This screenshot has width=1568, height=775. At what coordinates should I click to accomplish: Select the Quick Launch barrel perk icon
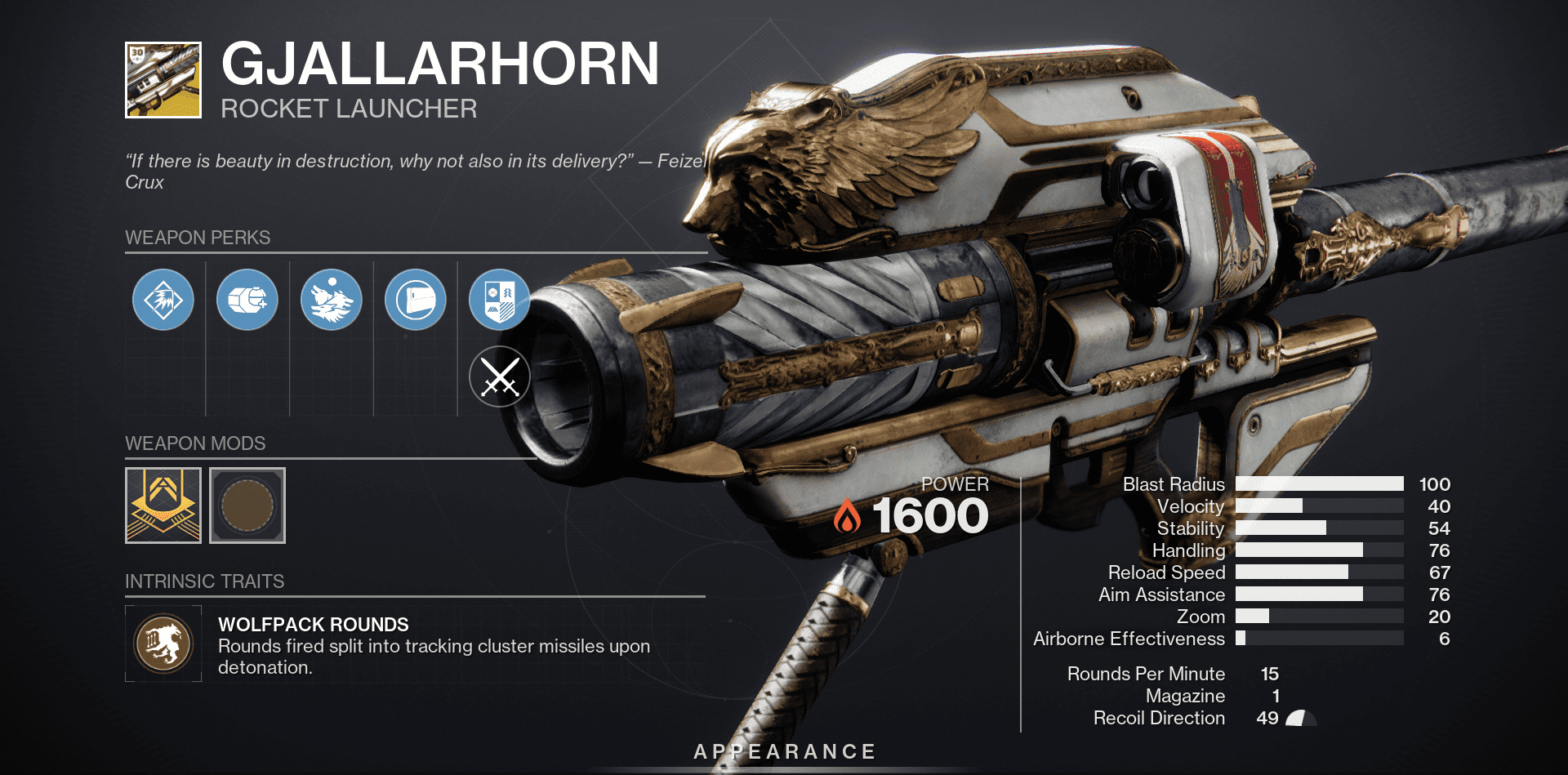click(163, 299)
